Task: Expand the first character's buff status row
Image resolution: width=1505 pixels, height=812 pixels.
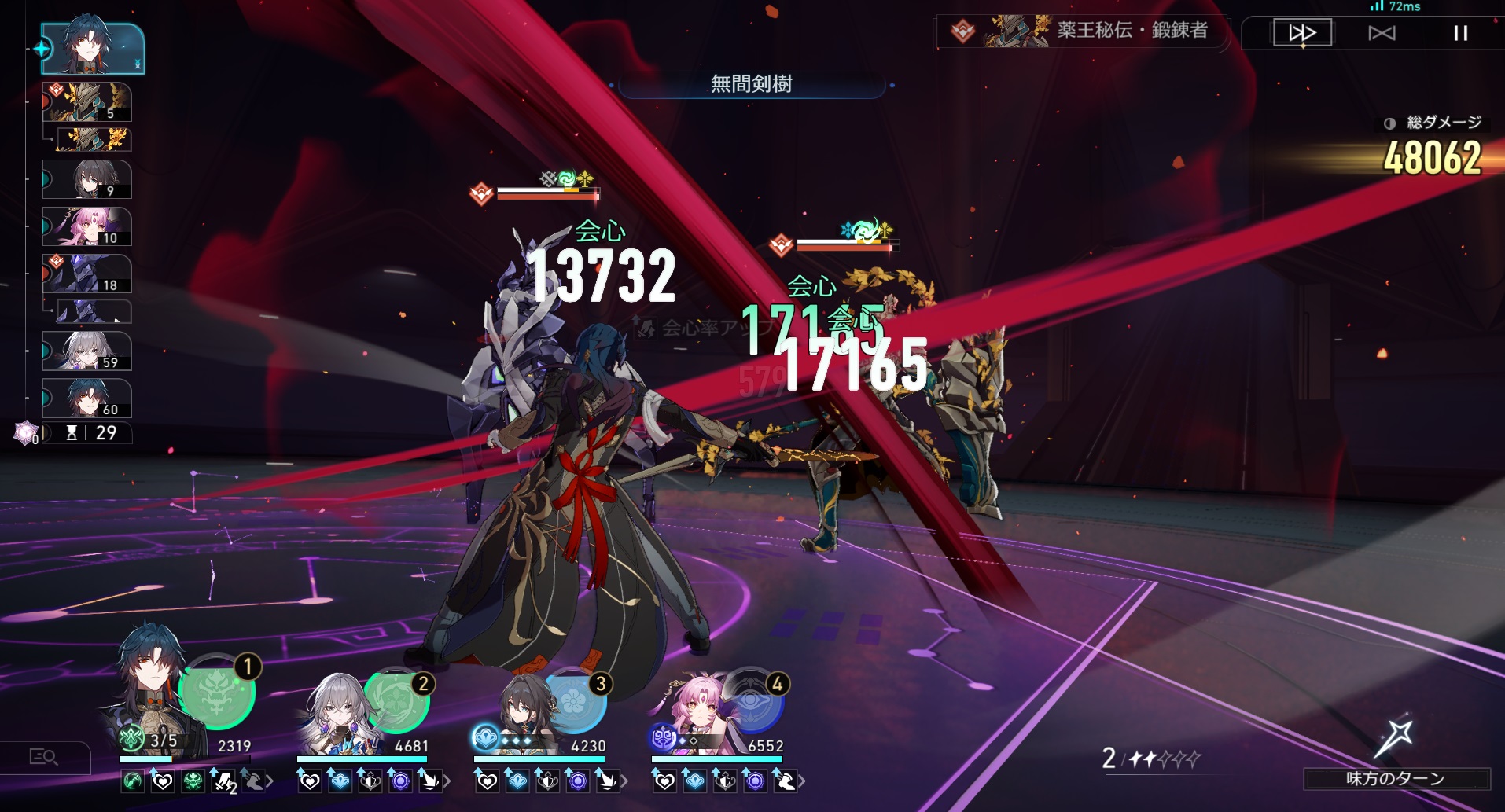Action: 270,781
